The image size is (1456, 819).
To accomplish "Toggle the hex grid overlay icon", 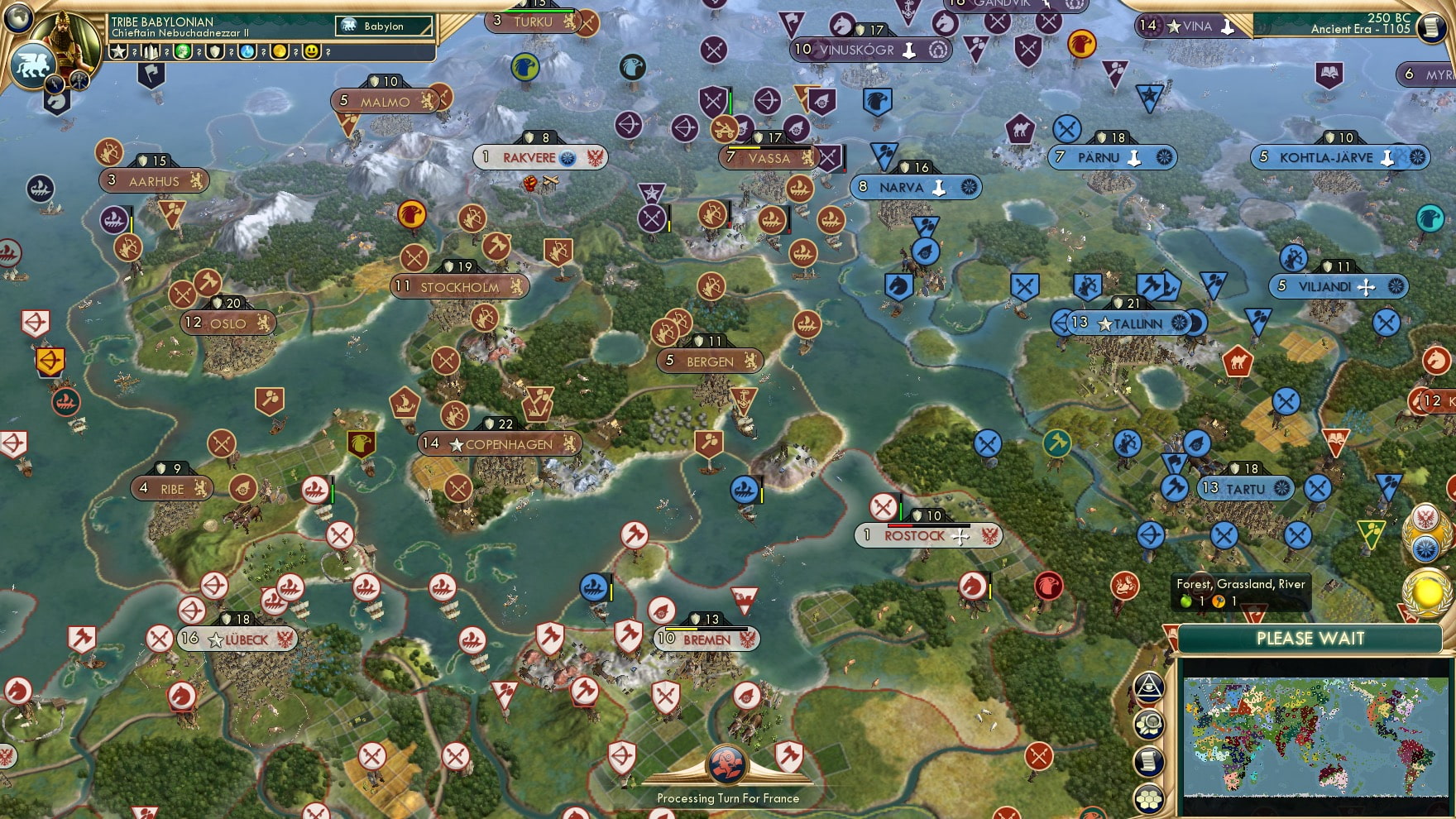I will (1150, 797).
